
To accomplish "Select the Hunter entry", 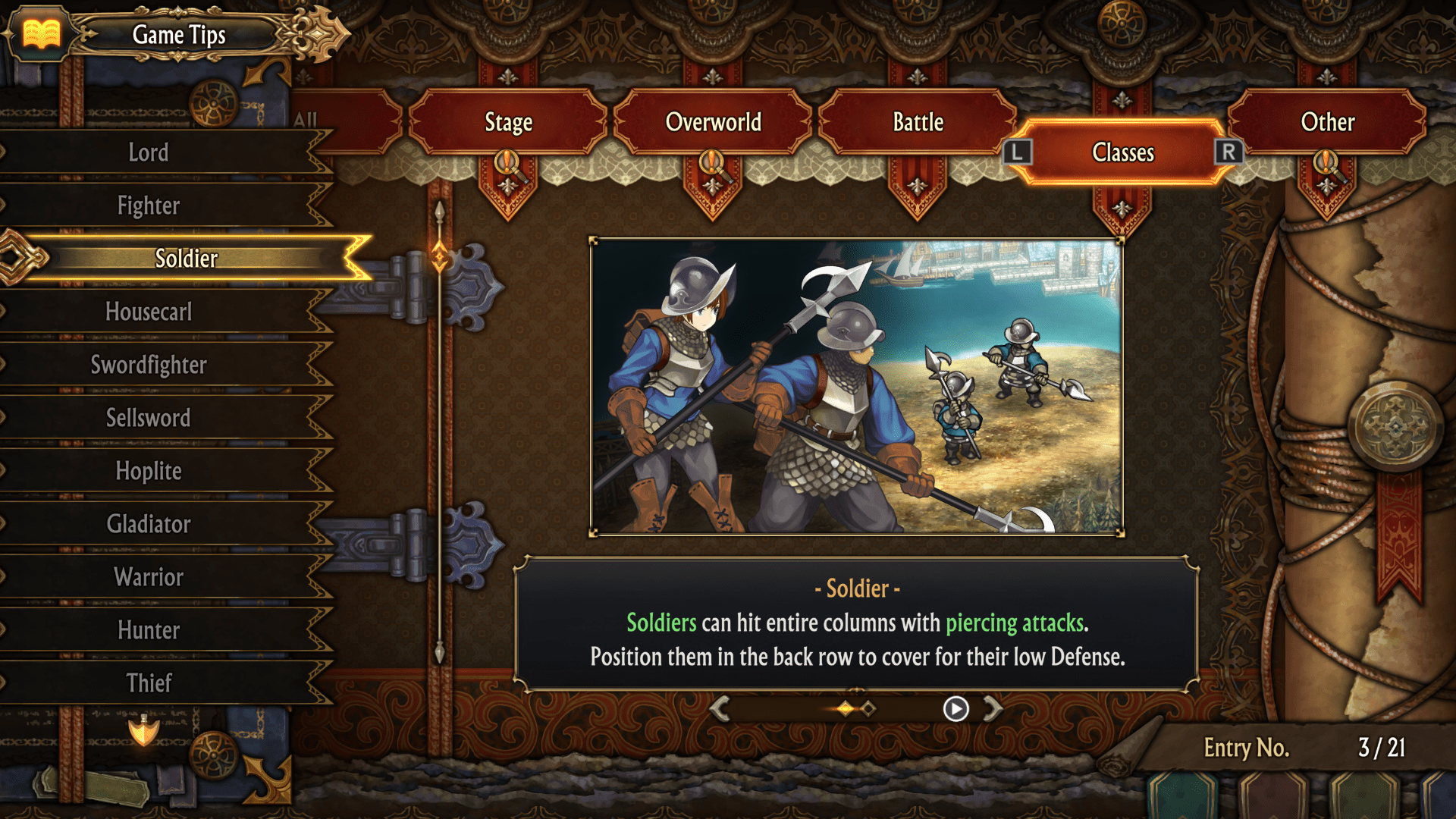I will [149, 630].
